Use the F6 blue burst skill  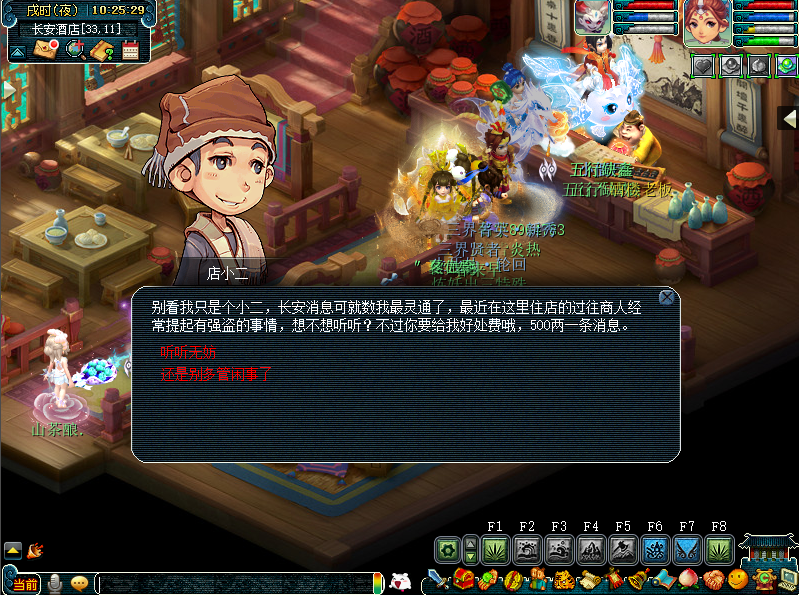(655, 549)
